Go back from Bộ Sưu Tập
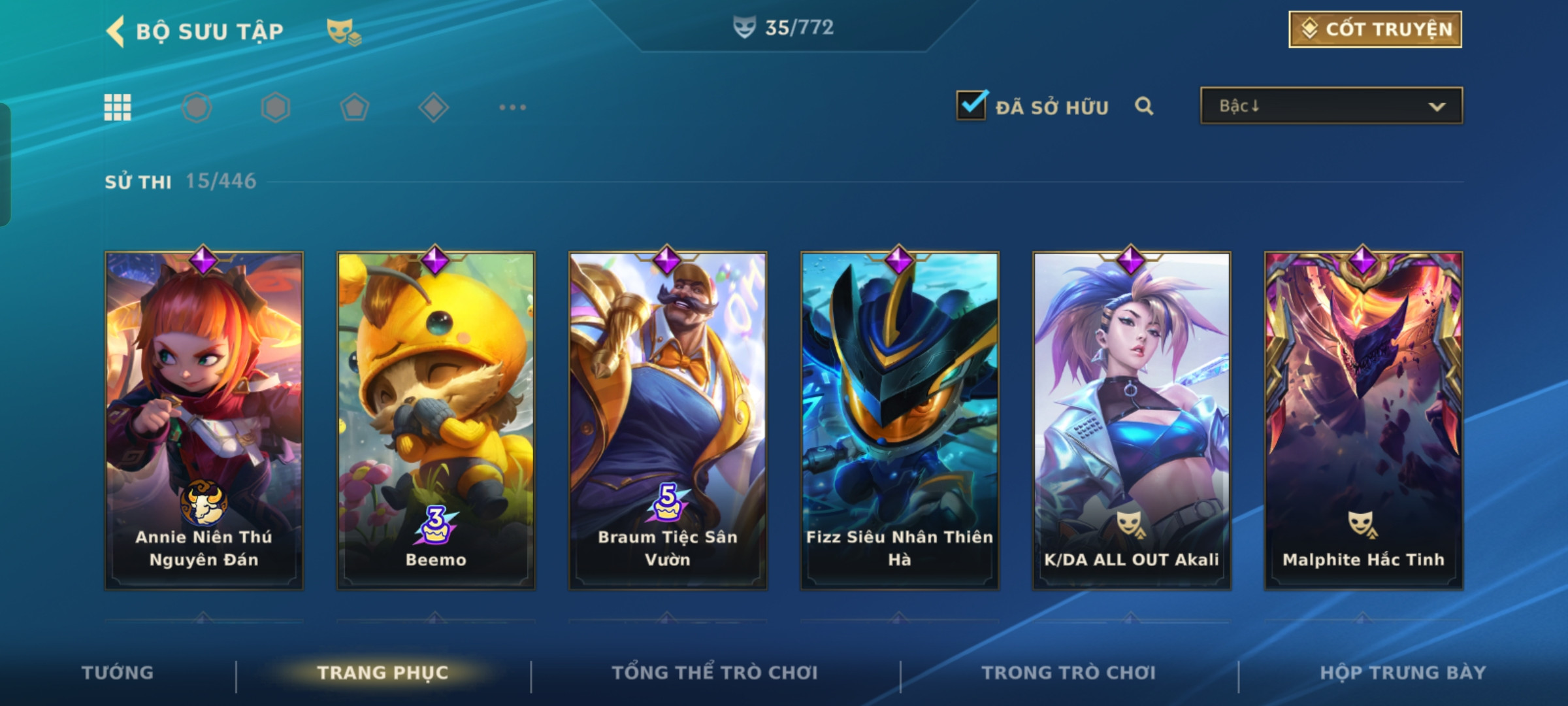 click(x=116, y=31)
